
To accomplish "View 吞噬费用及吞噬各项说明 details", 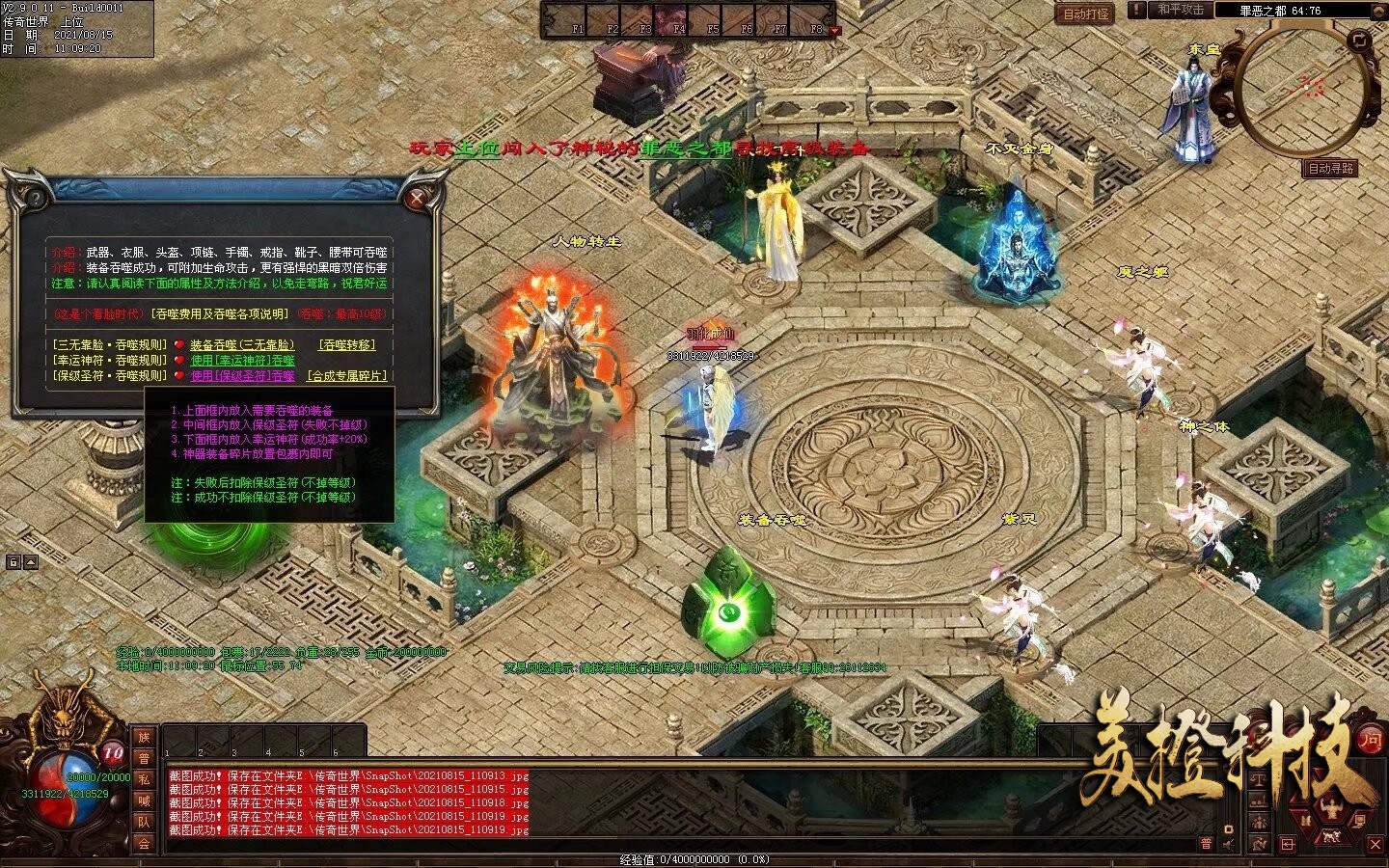I will (219, 313).
